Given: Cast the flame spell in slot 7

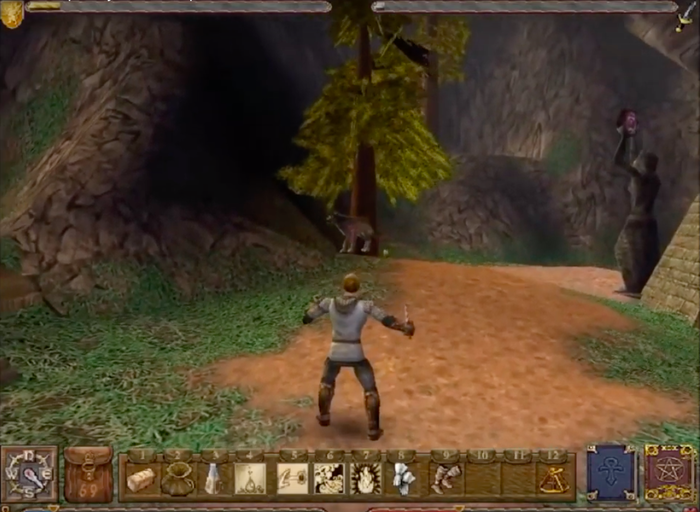Looking at the screenshot, I should coord(366,479).
